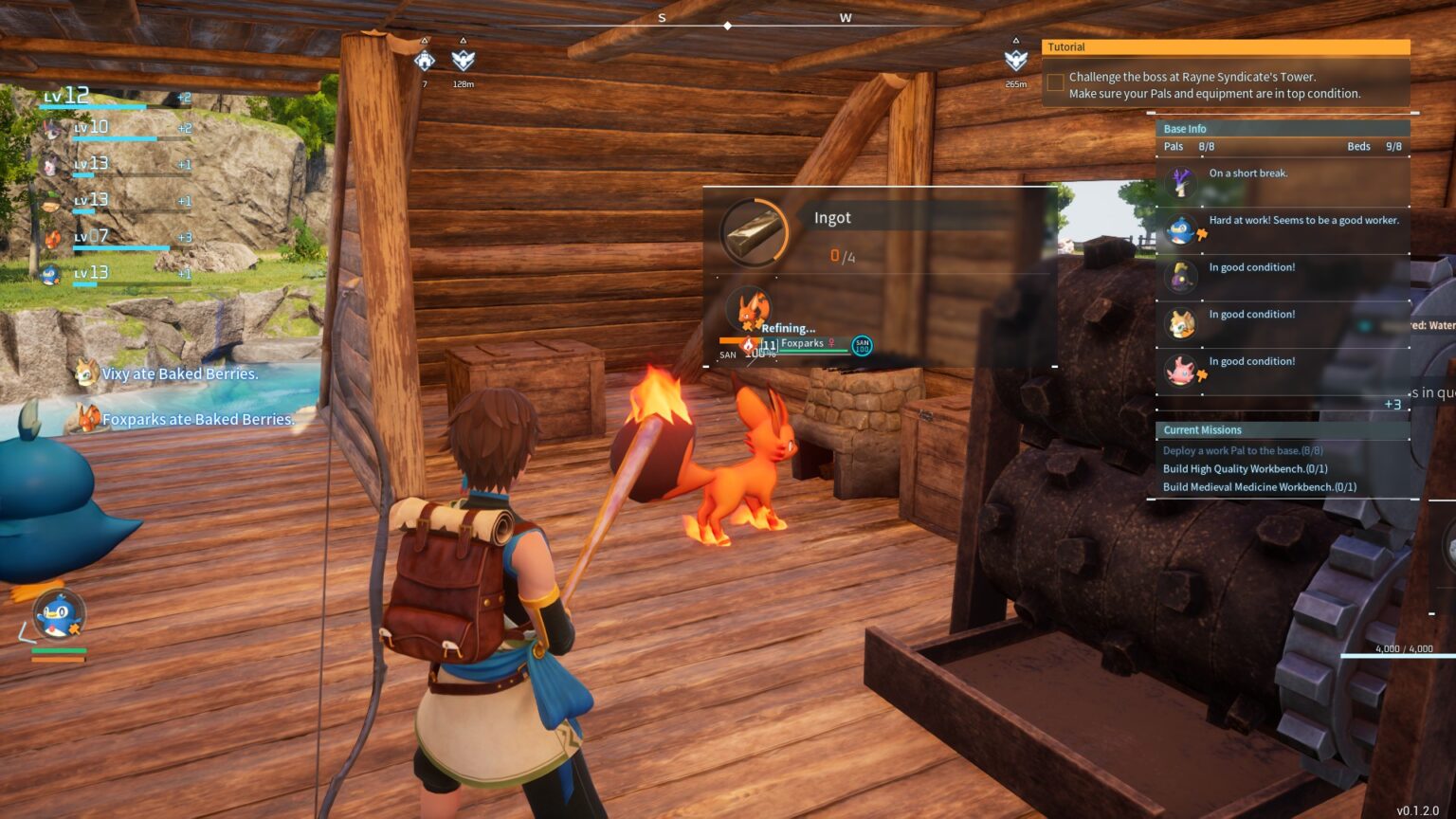Choose the Pengullet icon in the party level list

tap(51, 275)
